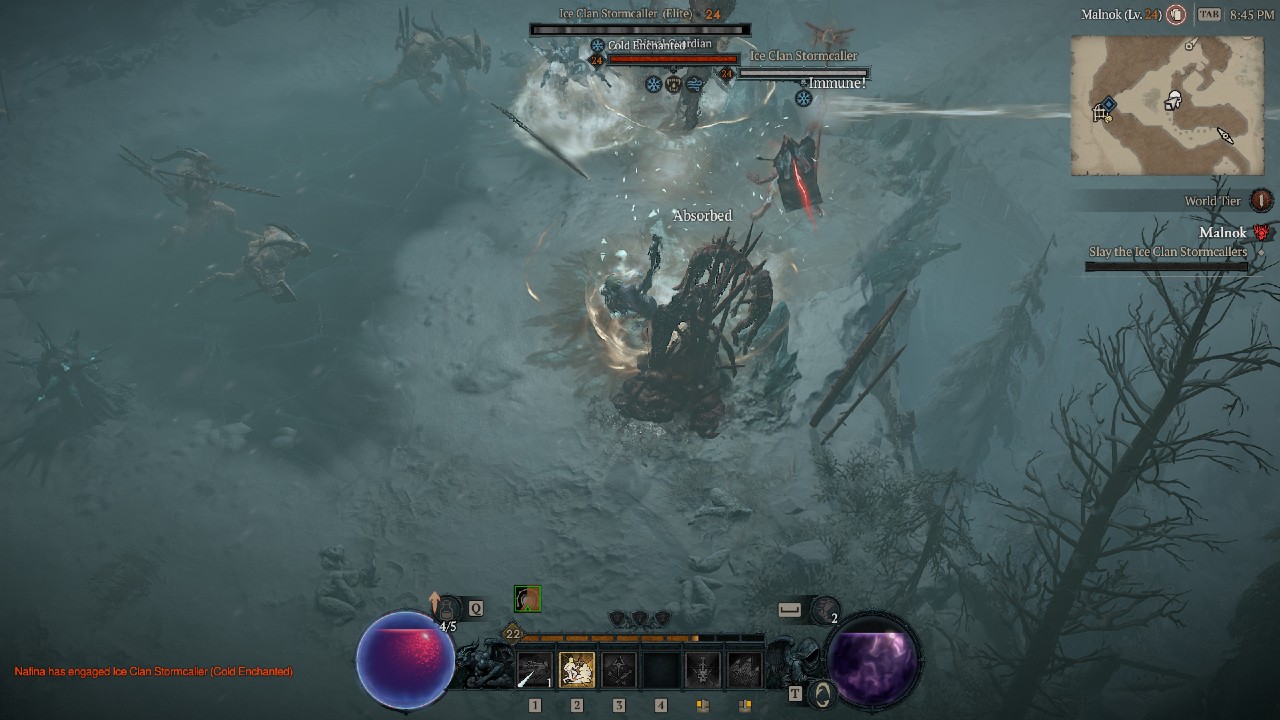Click the blue diamond marker on the minimap

[1109, 104]
